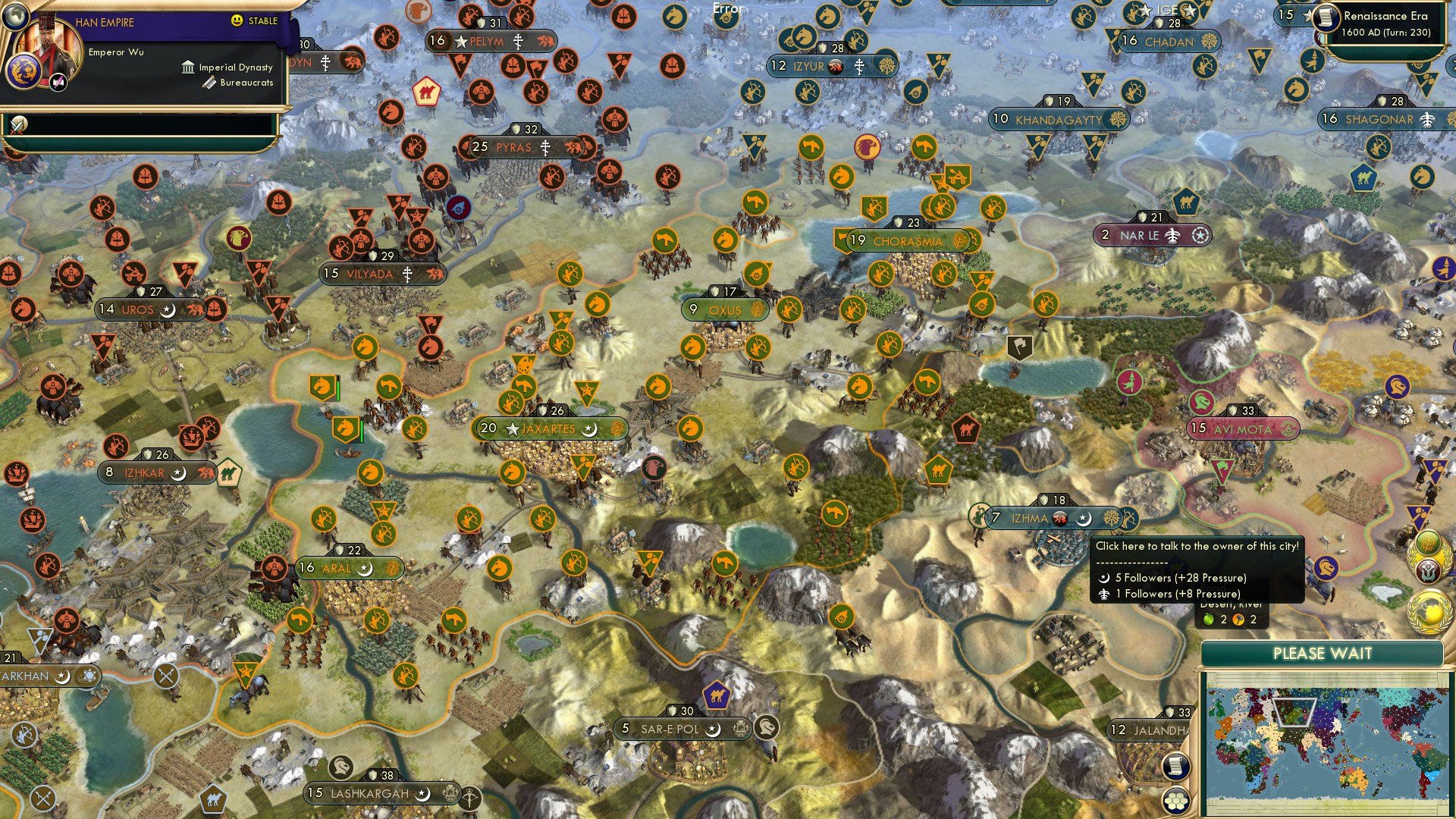Click the PLEASE WAIT banner
Image resolution: width=1456 pixels, height=819 pixels.
pyautogui.click(x=1324, y=653)
